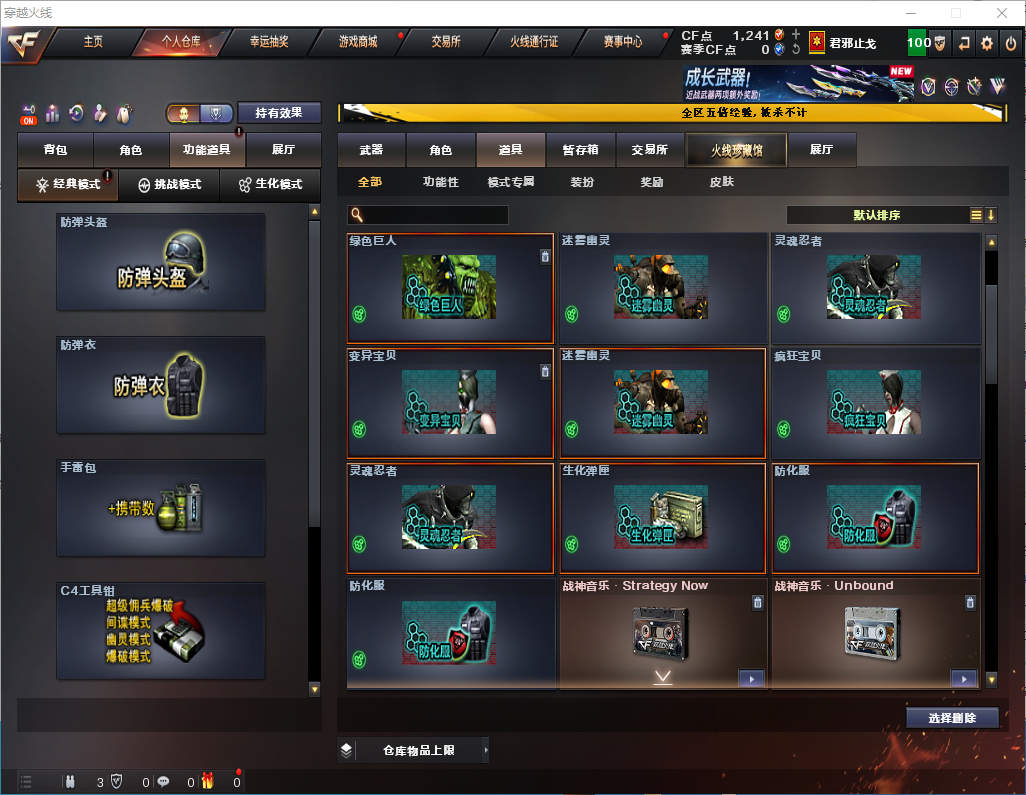Open the 主页 home menu

93,42
